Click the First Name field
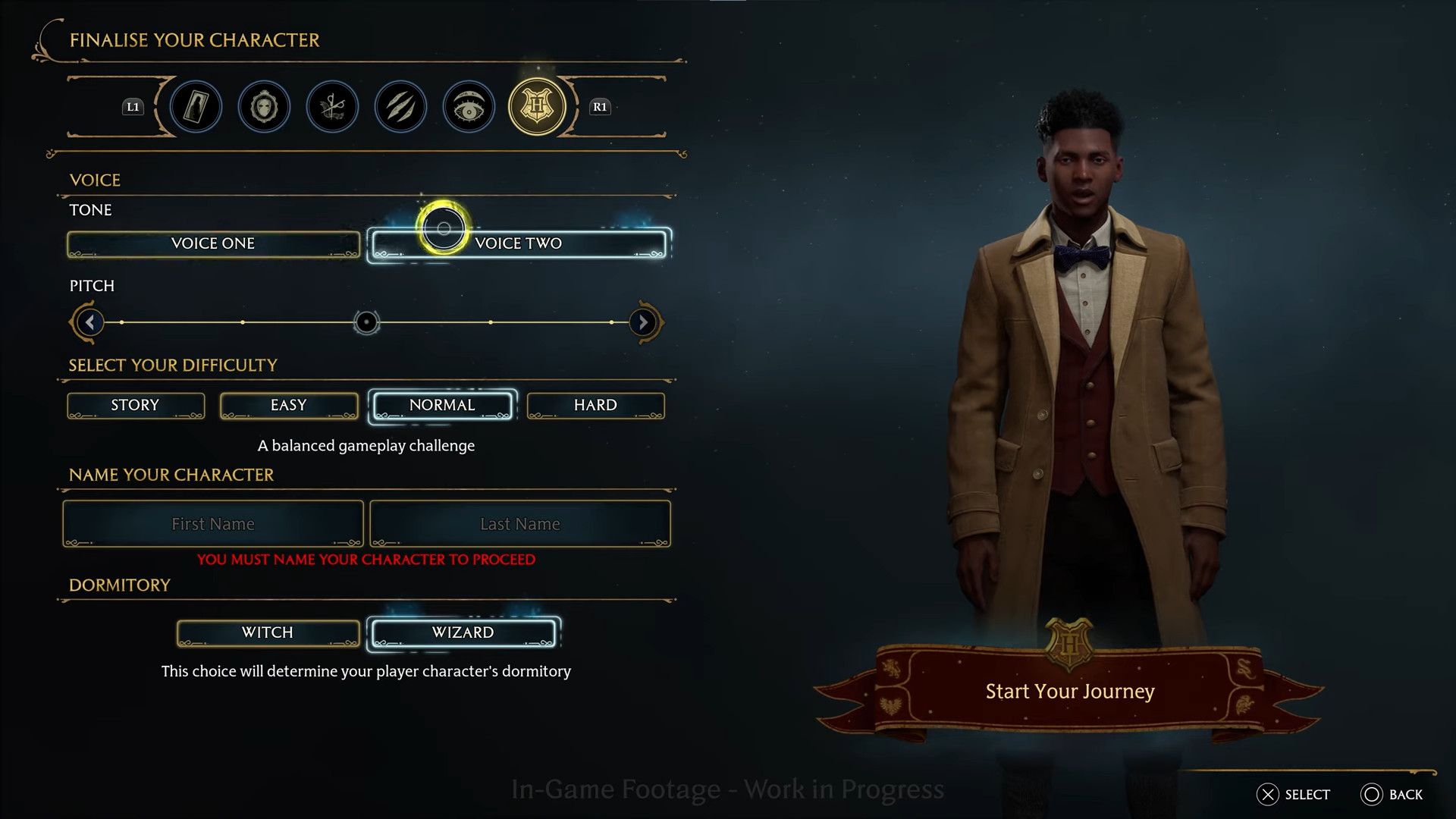Viewport: 1456px width, 819px height. point(213,524)
